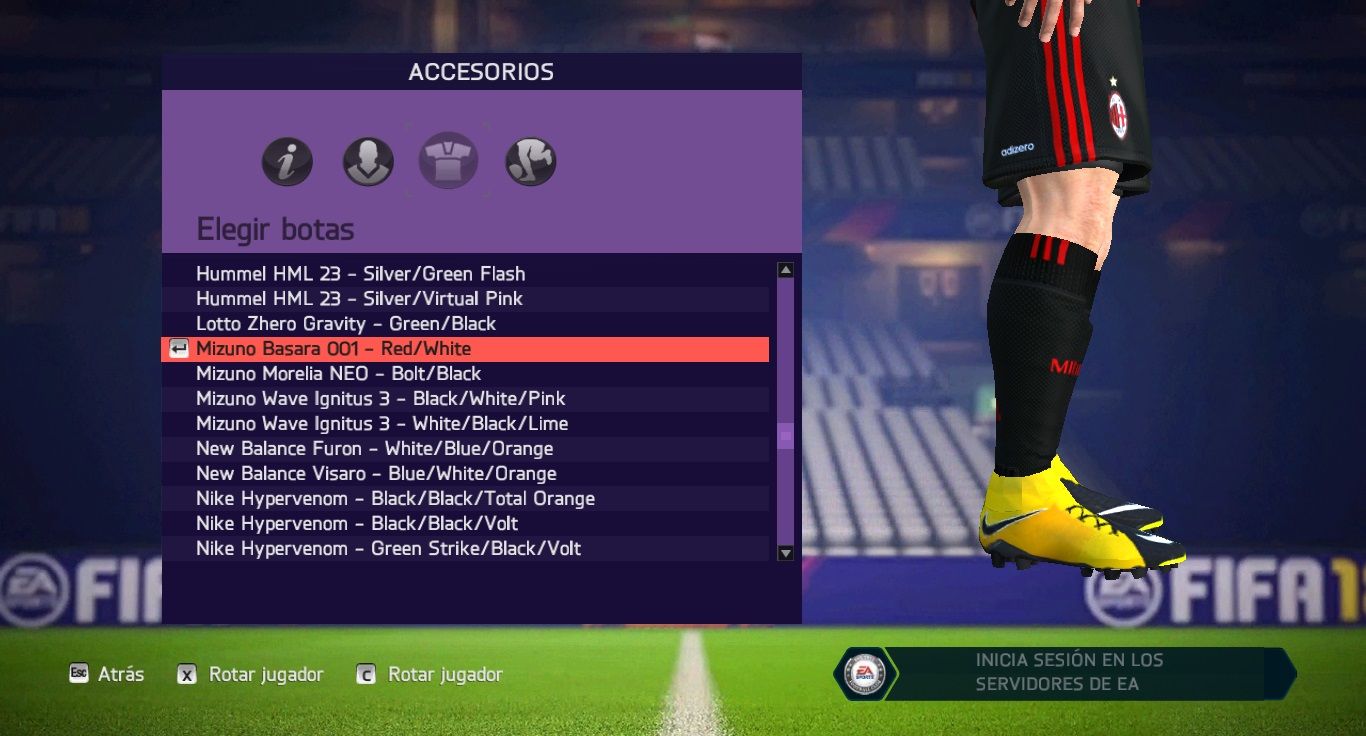Go back with the Atrás option

coord(106,675)
